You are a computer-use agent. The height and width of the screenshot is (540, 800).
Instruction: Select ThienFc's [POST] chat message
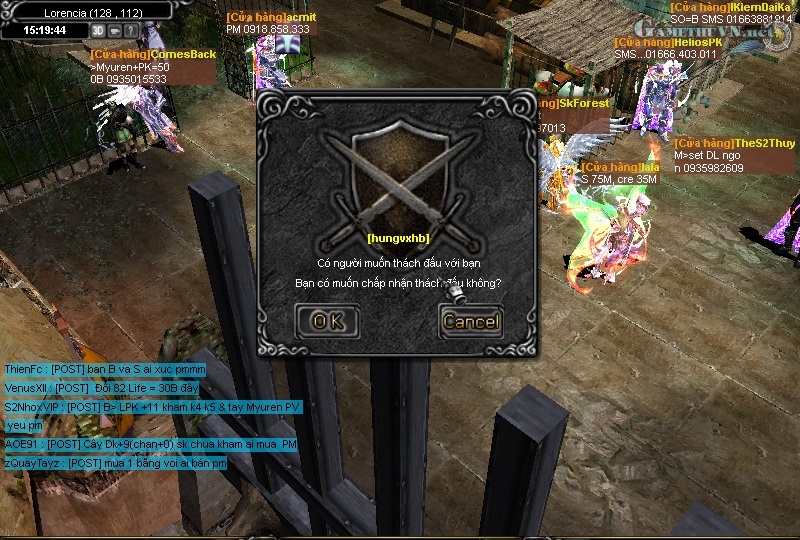point(105,369)
